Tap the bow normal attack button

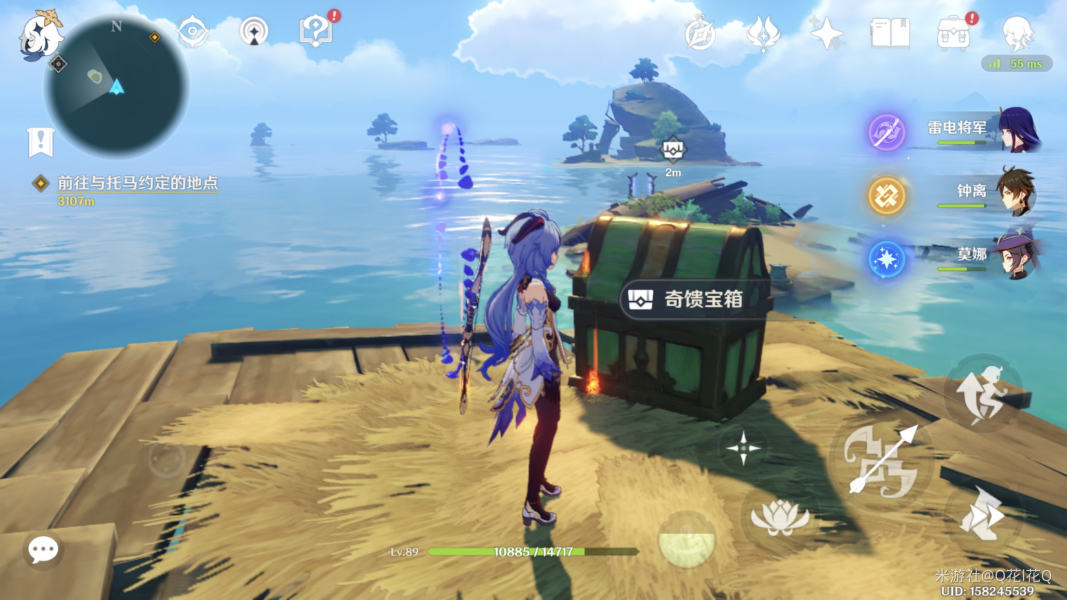(x=881, y=461)
